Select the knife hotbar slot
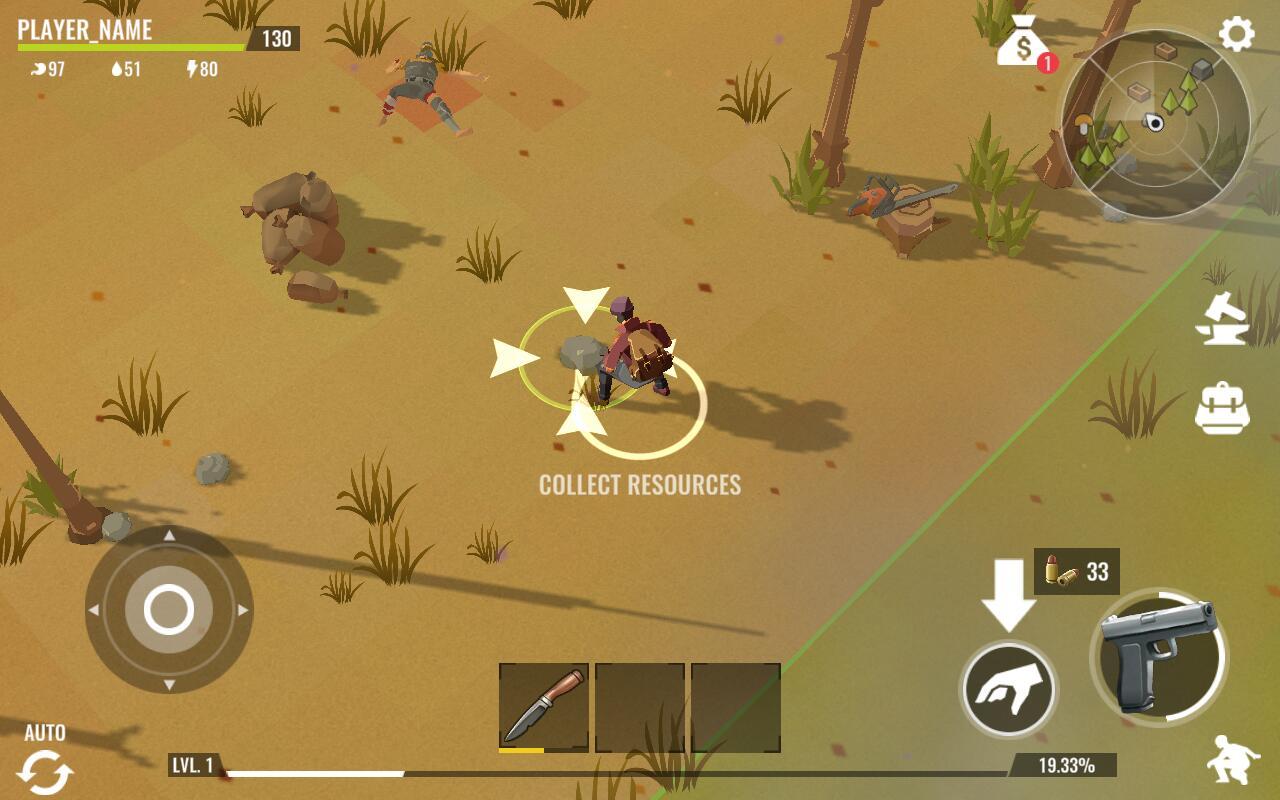This screenshot has height=800, width=1280. click(x=543, y=707)
